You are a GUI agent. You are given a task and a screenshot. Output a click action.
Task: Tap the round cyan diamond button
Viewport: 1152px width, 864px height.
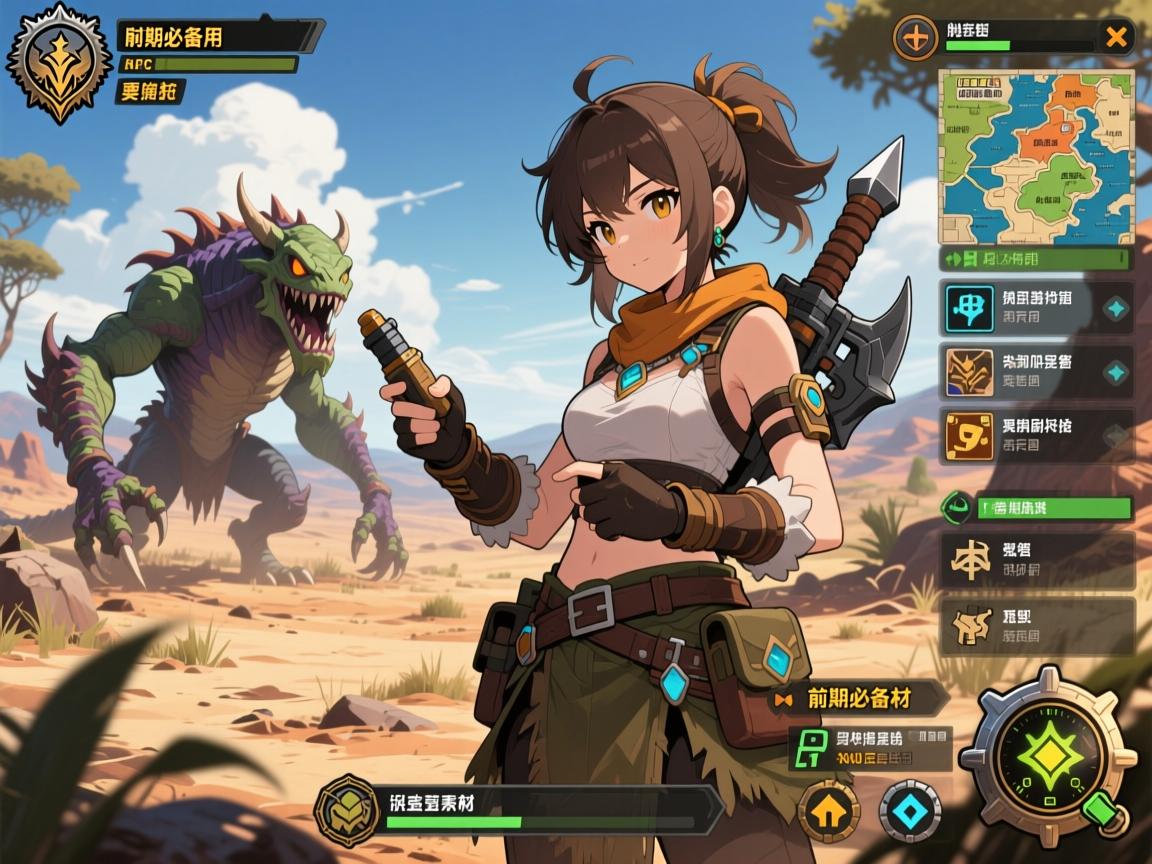tap(909, 811)
